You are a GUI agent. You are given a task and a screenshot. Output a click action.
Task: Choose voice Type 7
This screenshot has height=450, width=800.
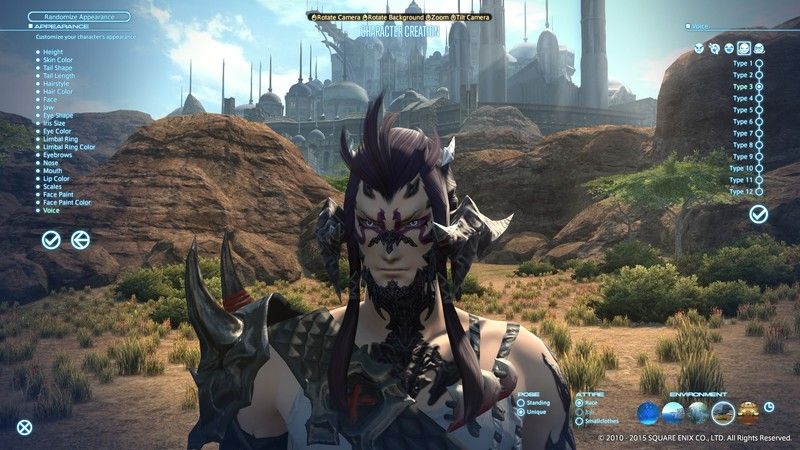click(759, 133)
